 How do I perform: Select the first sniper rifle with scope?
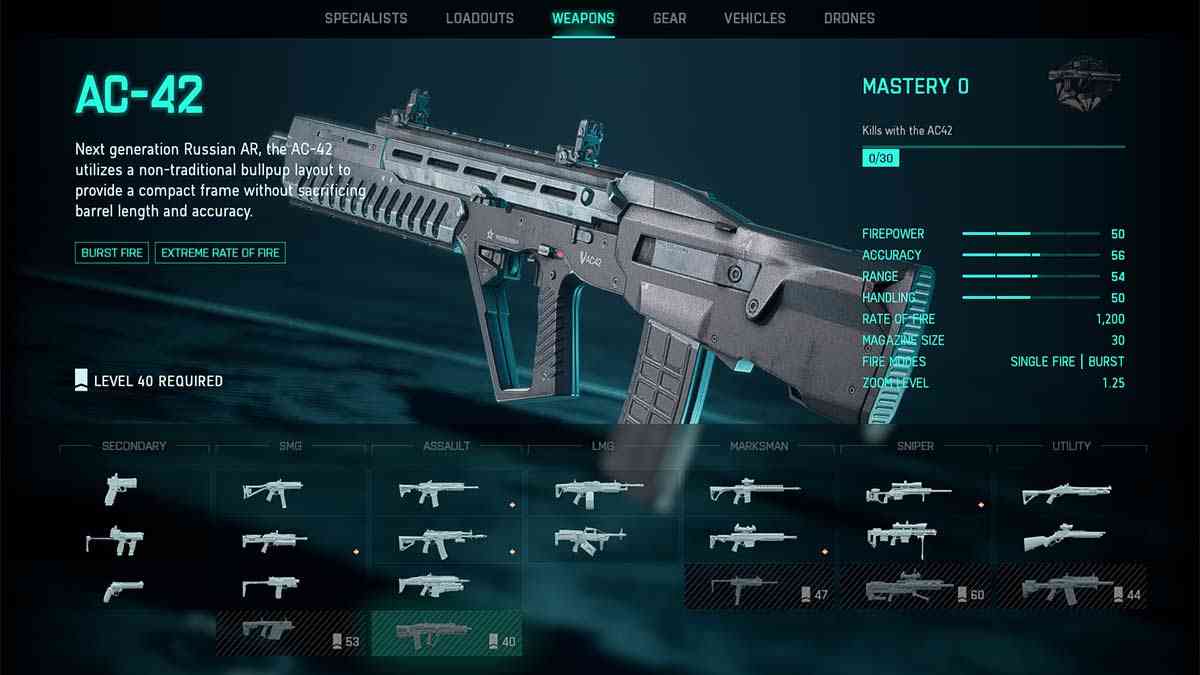(x=915, y=491)
